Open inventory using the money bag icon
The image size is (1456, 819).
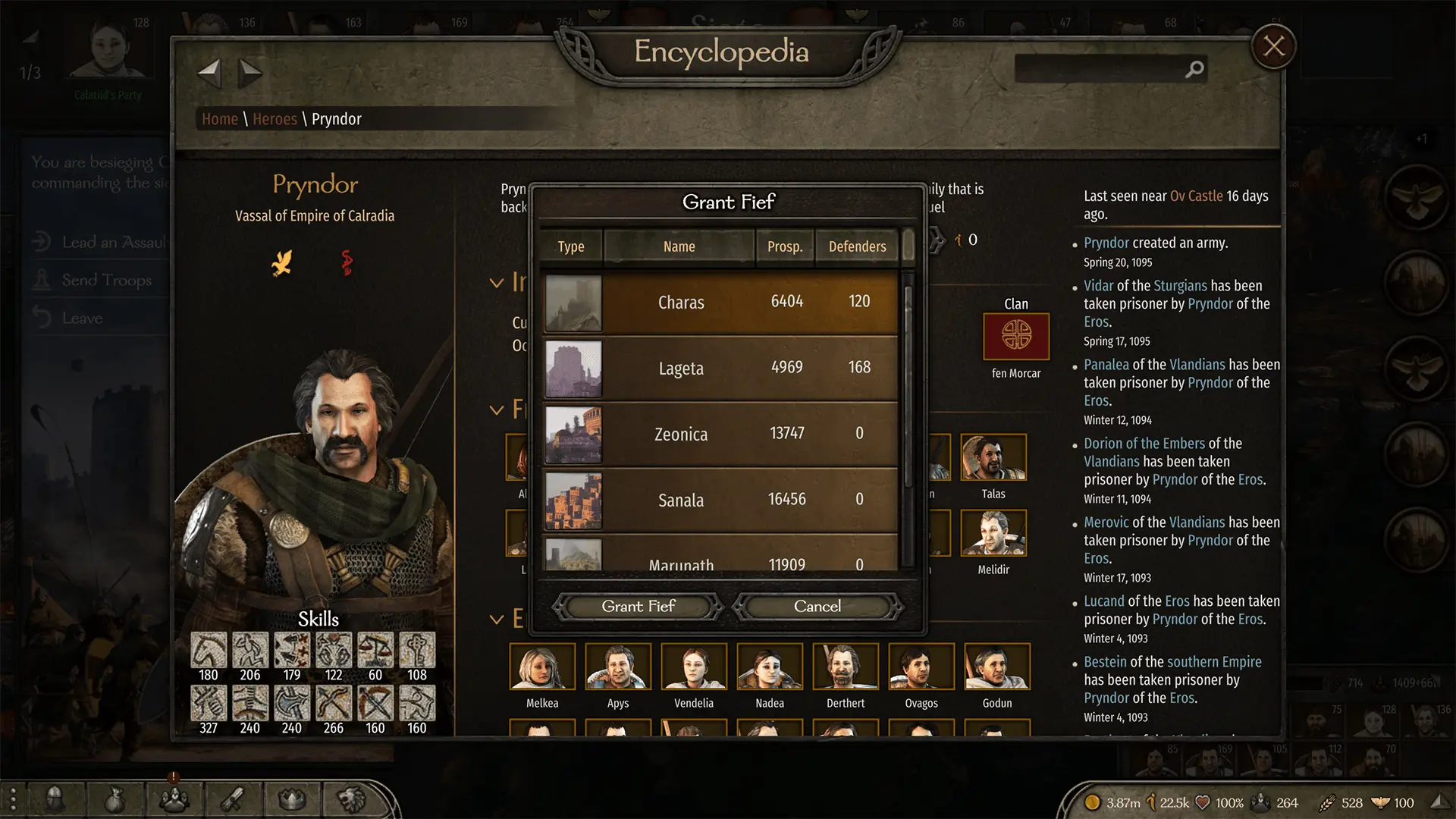[x=114, y=799]
